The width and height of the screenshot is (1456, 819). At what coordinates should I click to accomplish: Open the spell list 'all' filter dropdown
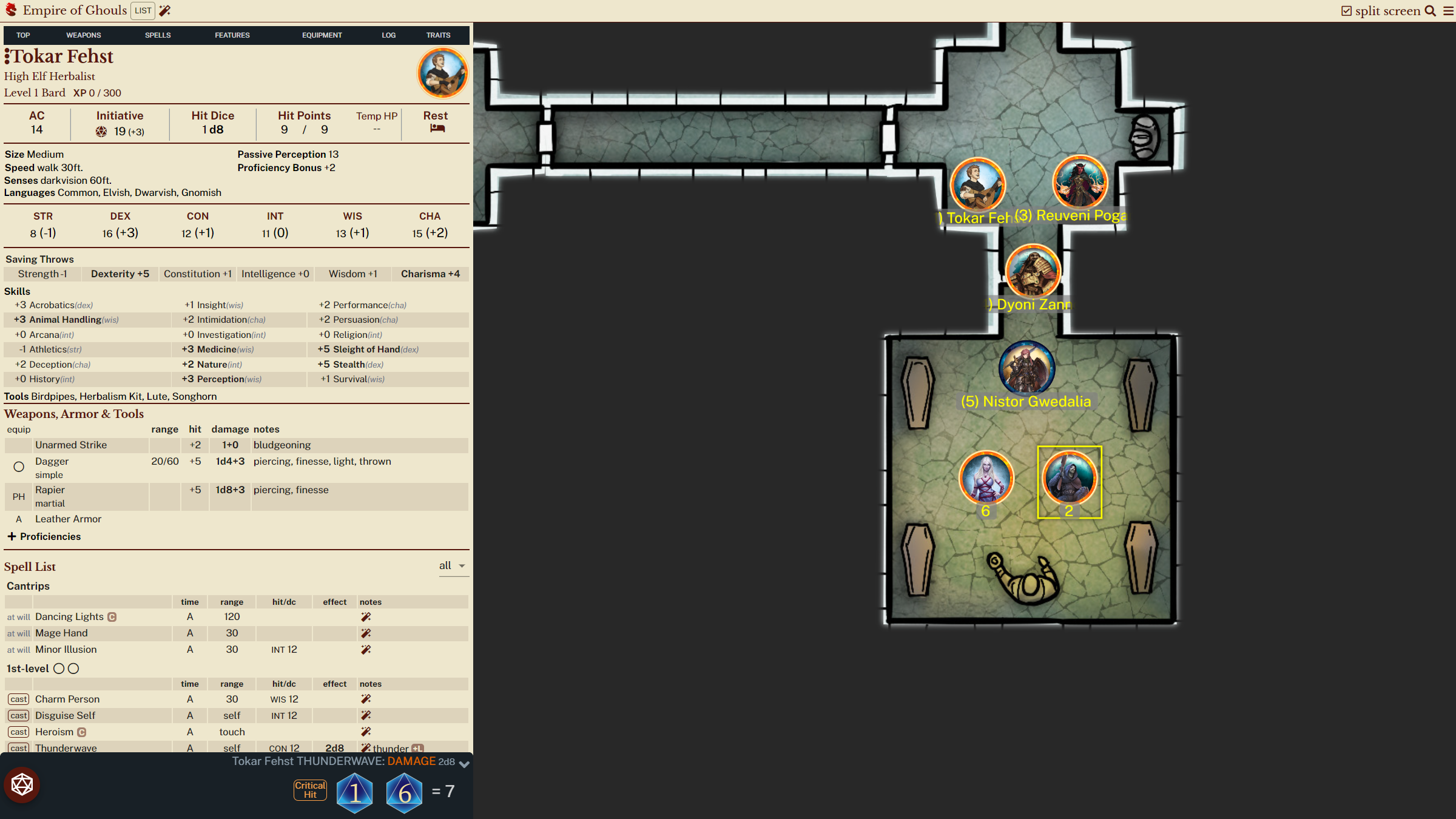[x=453, y=565]
